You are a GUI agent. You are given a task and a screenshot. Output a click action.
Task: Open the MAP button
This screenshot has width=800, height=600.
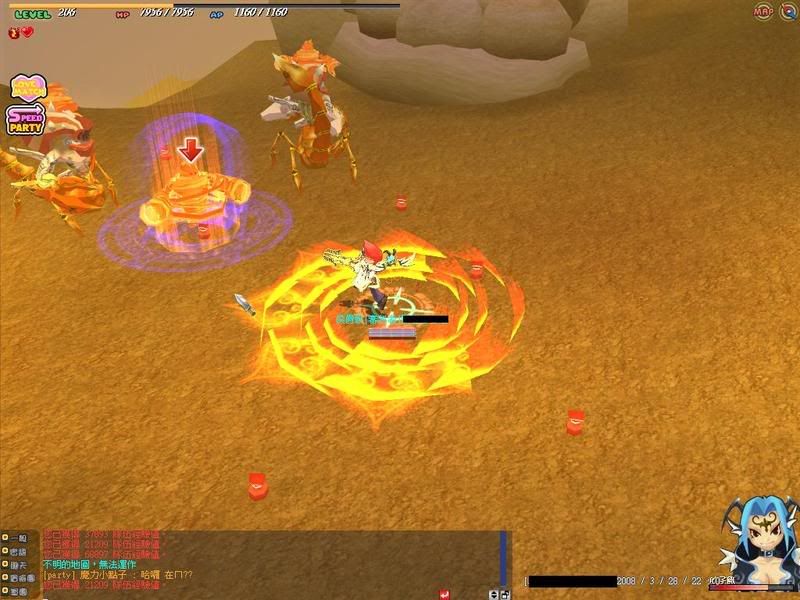click(x=762, y=11)
